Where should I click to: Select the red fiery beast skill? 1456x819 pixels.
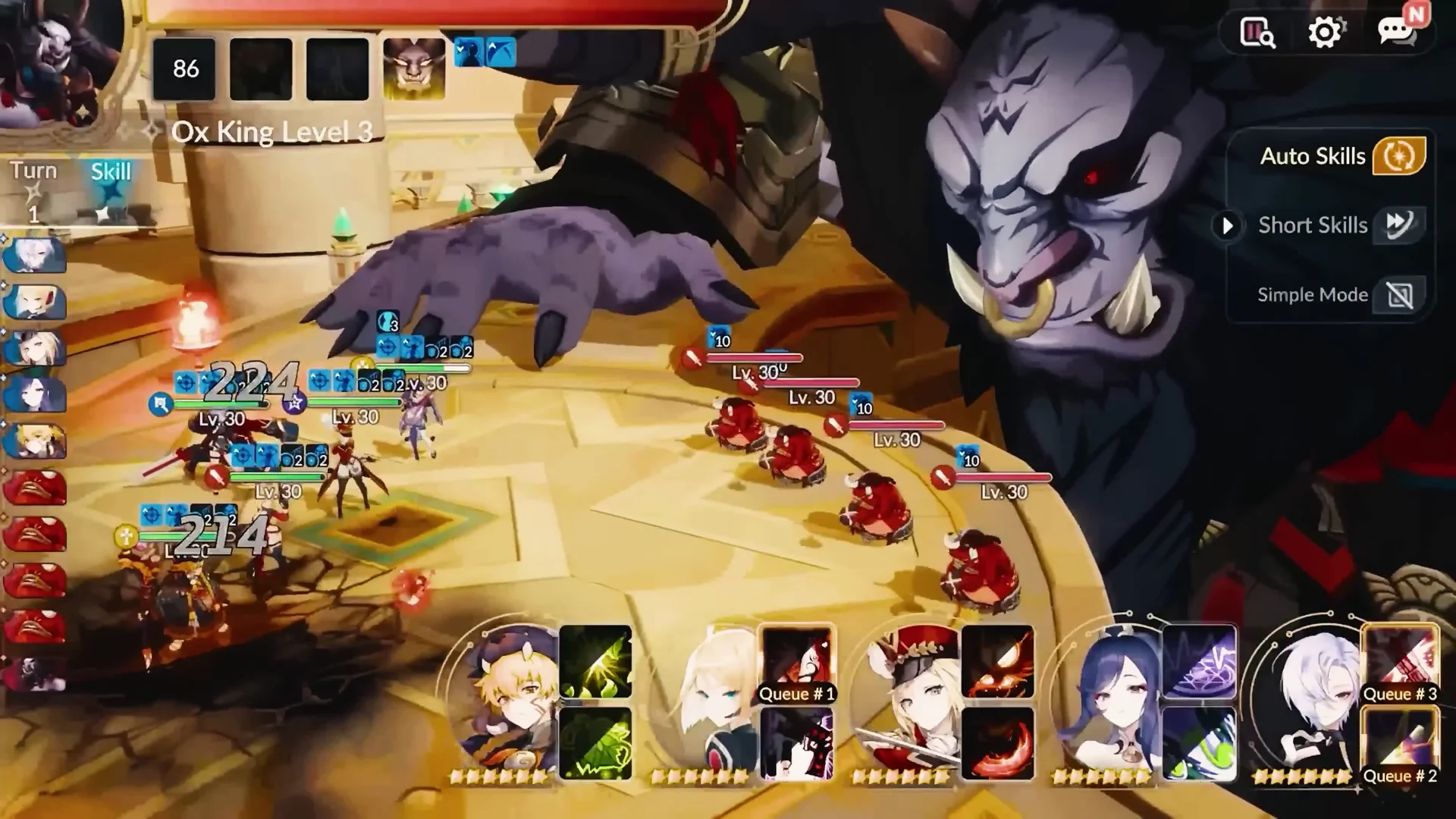[x=997, y=661]
